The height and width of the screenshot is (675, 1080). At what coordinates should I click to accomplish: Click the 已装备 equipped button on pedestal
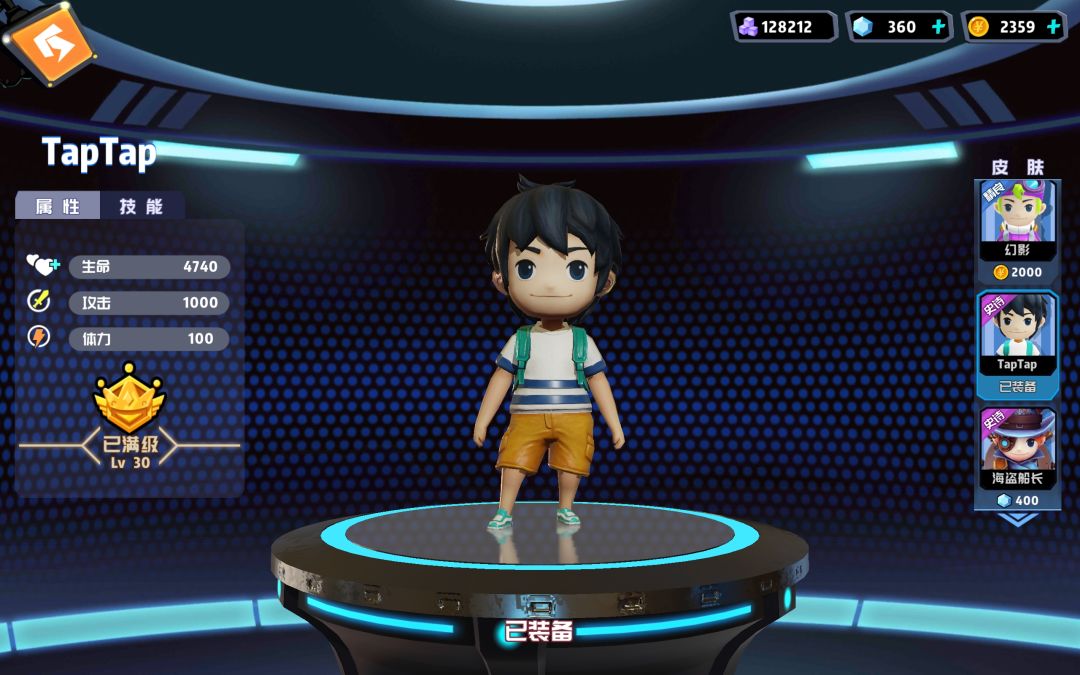pos(539,631)
